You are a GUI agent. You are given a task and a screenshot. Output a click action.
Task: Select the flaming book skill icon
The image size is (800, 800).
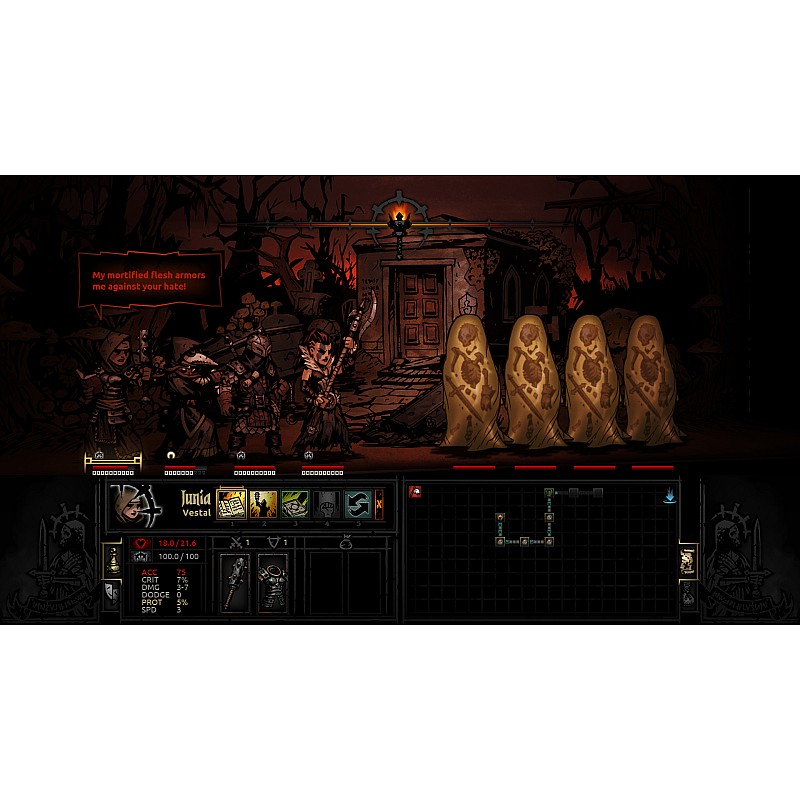[232, 504]
